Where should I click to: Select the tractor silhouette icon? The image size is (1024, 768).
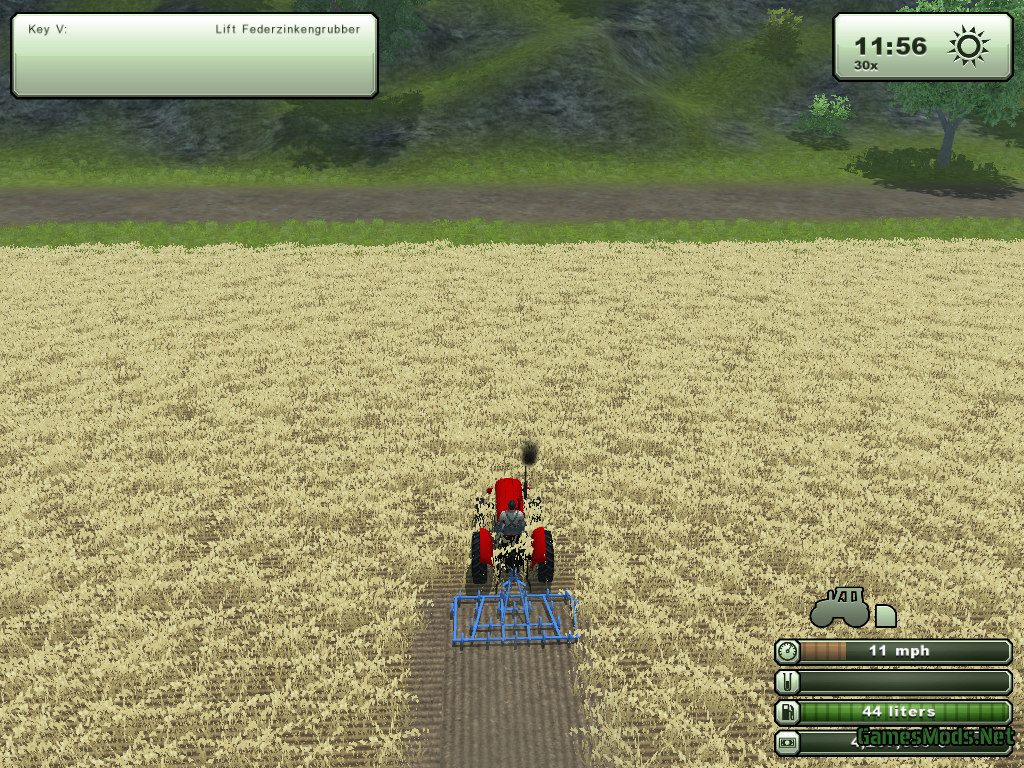[839, 607]
